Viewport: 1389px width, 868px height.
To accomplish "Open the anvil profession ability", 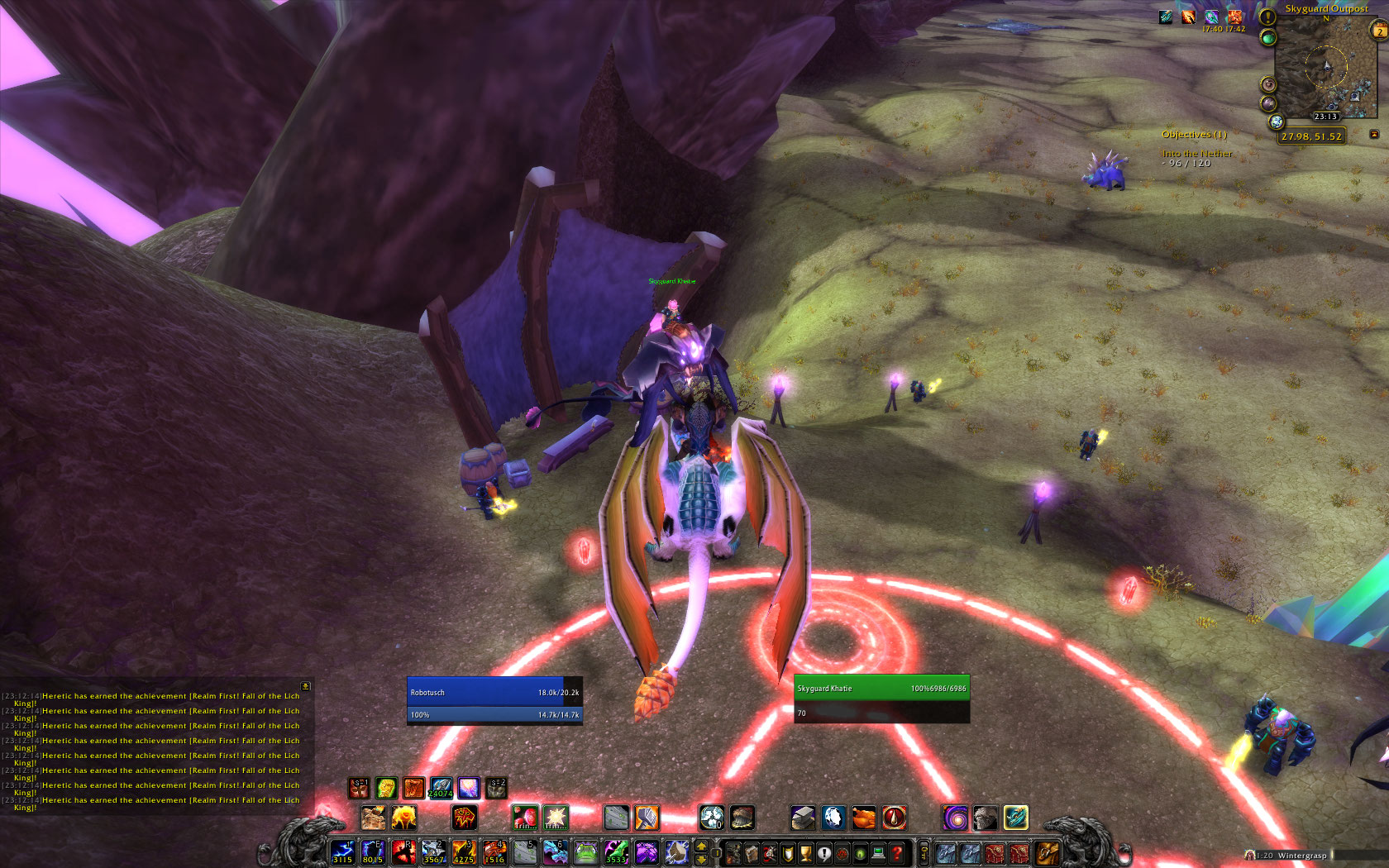I will [x=802, y=818].
